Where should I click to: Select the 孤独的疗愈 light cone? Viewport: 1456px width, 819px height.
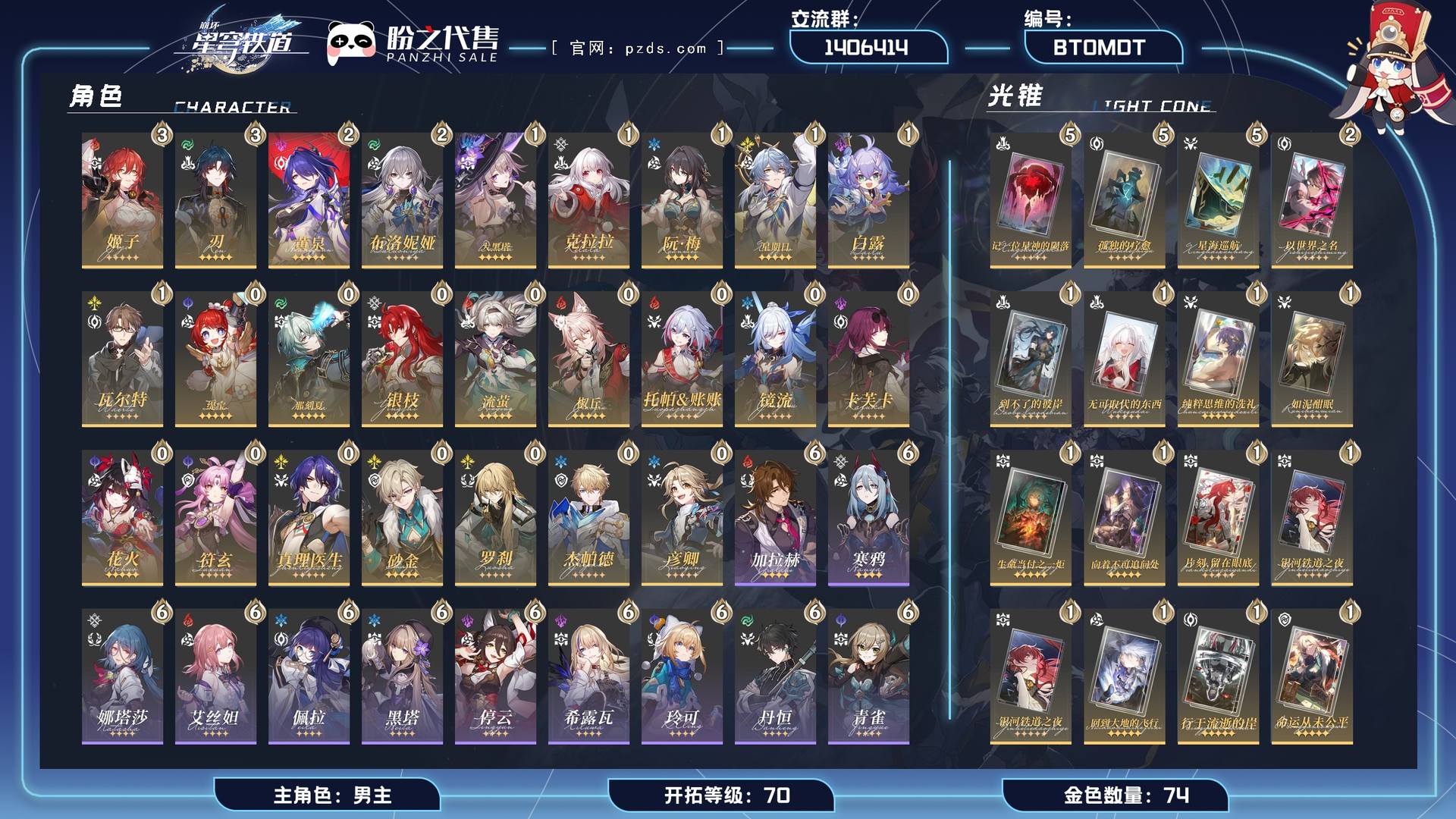pyautogui.click(x=1124, y=201)
